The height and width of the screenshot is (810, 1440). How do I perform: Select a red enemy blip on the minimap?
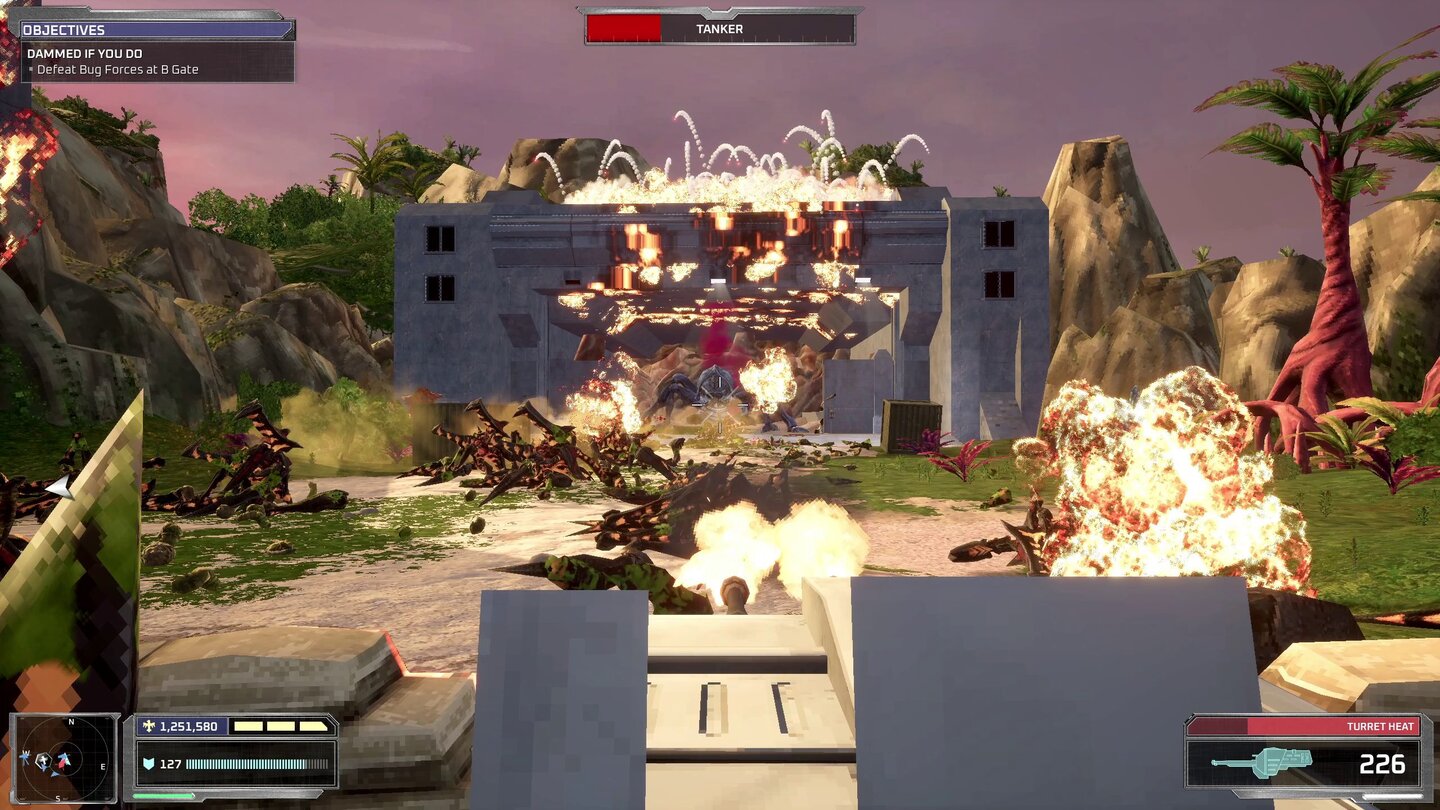[x=62, y=764]
